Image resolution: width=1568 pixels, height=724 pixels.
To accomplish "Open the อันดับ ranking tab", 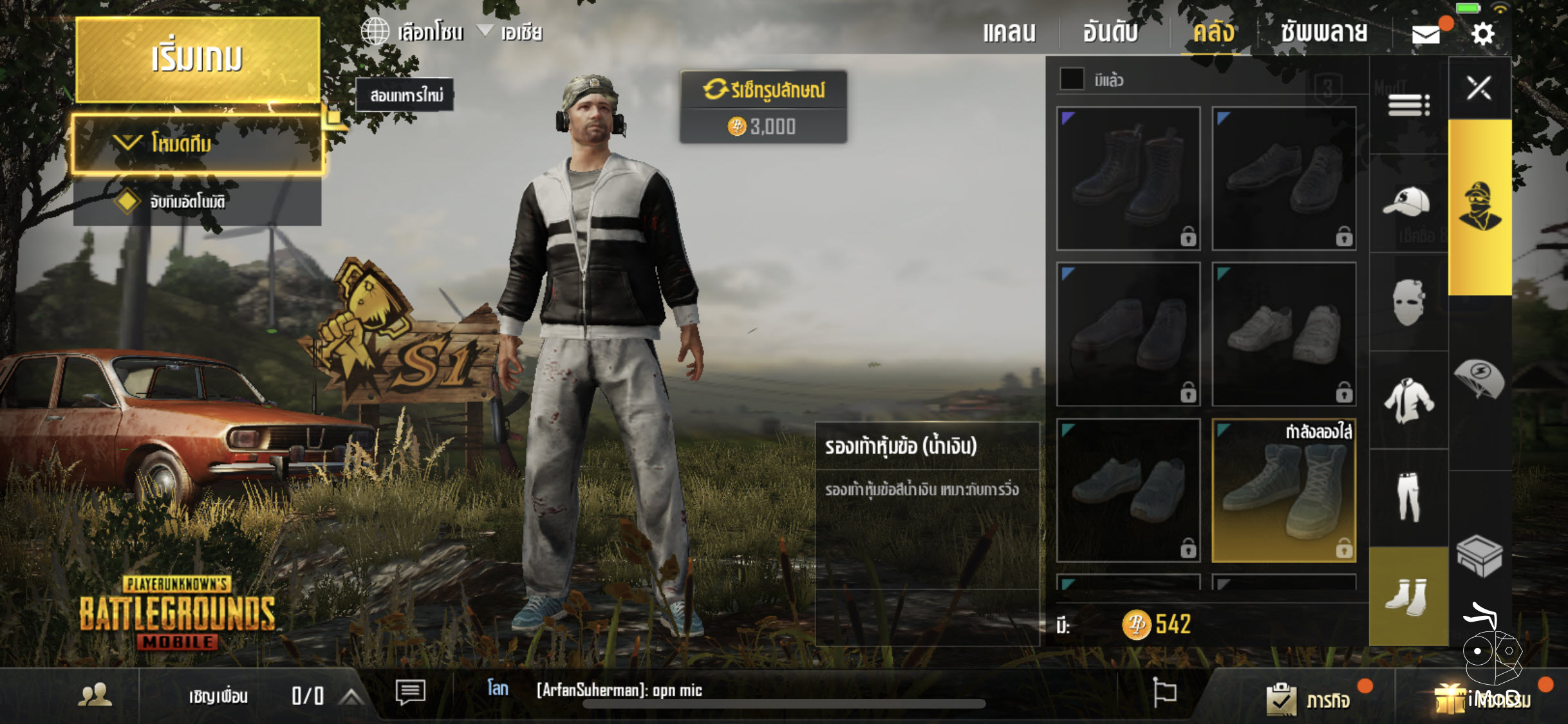I will pyautogui.click(x=1112, y=32).
